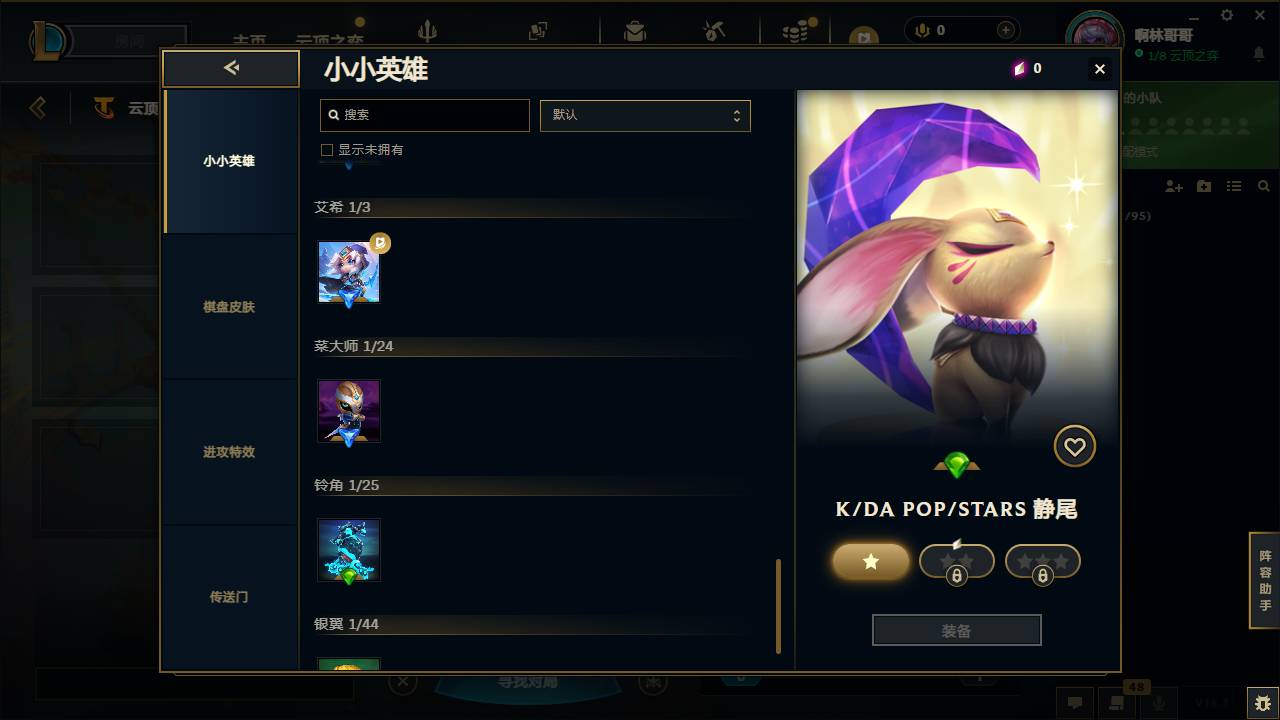Open the friends list icon
The image size is (1280, 720).
pos(1234,186)
